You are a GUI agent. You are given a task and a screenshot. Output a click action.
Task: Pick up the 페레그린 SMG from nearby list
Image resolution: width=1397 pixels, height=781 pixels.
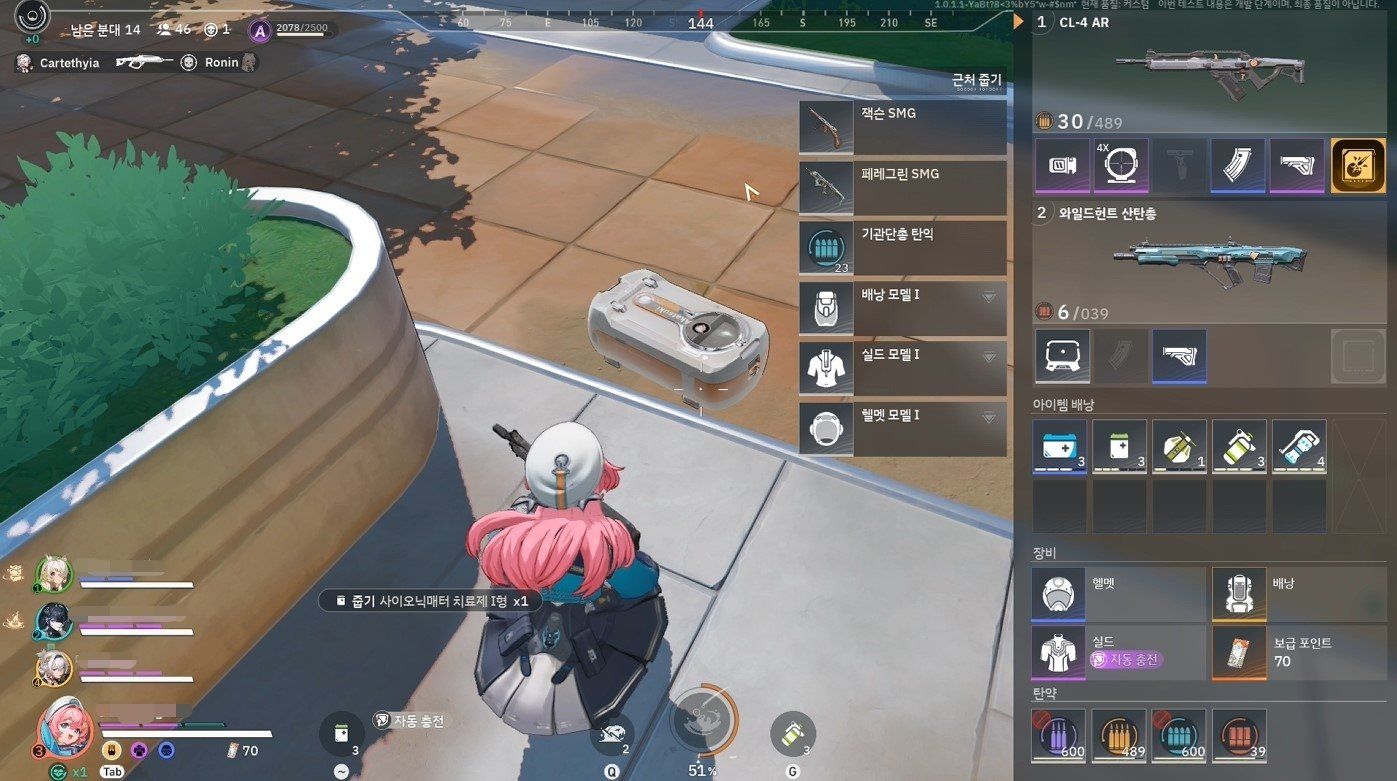(x=902, y=187)
